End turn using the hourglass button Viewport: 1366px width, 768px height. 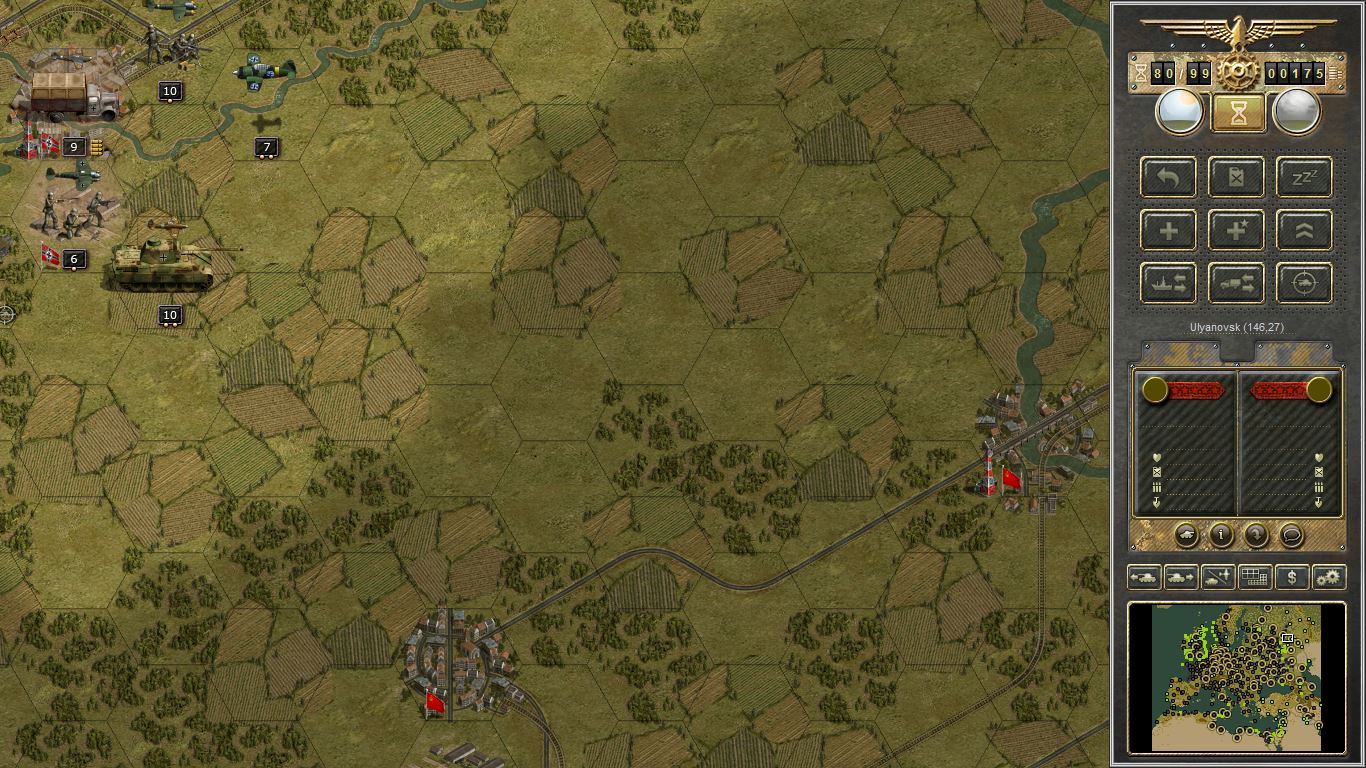click(1236, 111)
